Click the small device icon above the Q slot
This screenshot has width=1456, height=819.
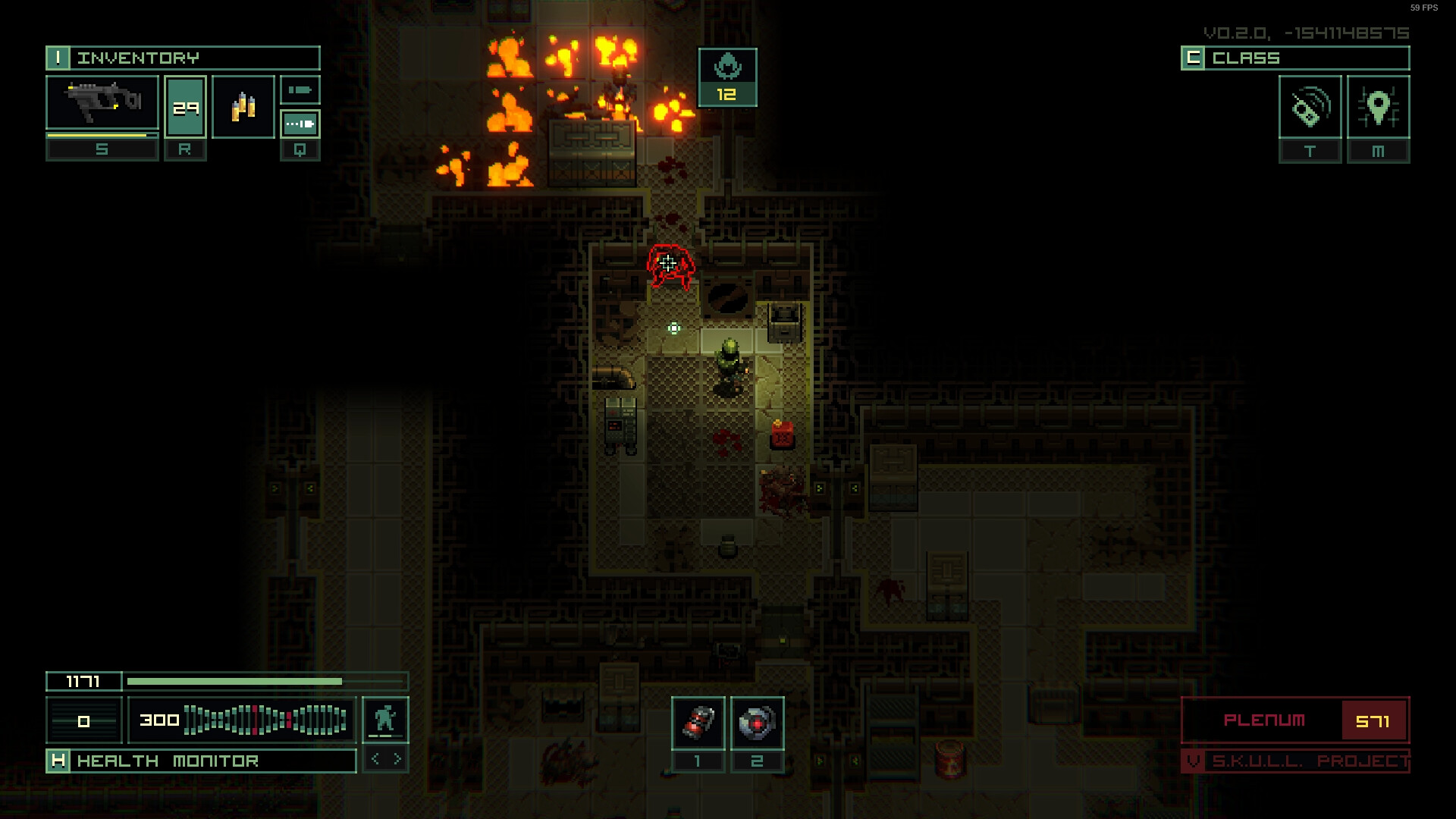tap(300, 89)
